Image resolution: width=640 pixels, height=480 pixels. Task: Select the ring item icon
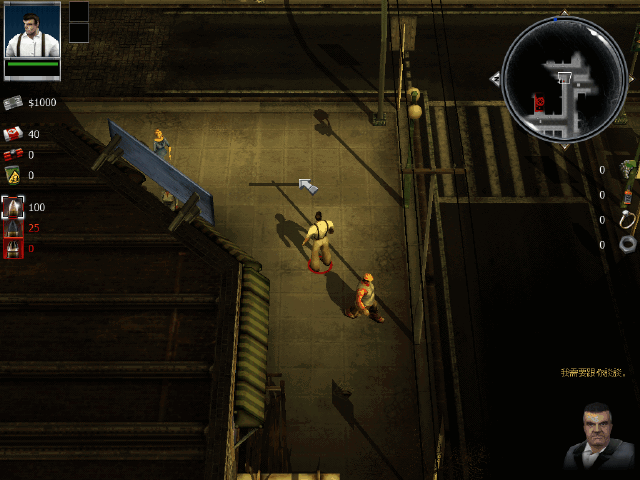click(627, 219)
